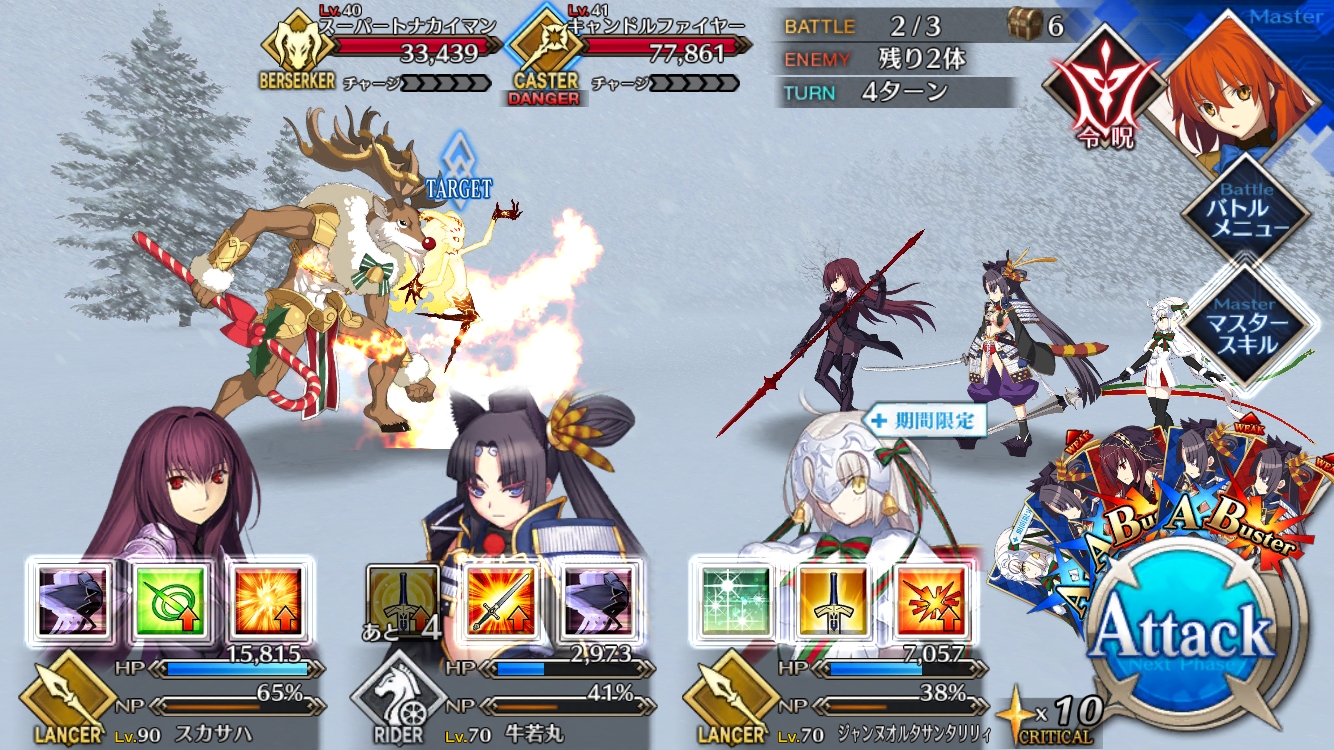Use Scathach's orange burst skill

click(x=267, y=600)
